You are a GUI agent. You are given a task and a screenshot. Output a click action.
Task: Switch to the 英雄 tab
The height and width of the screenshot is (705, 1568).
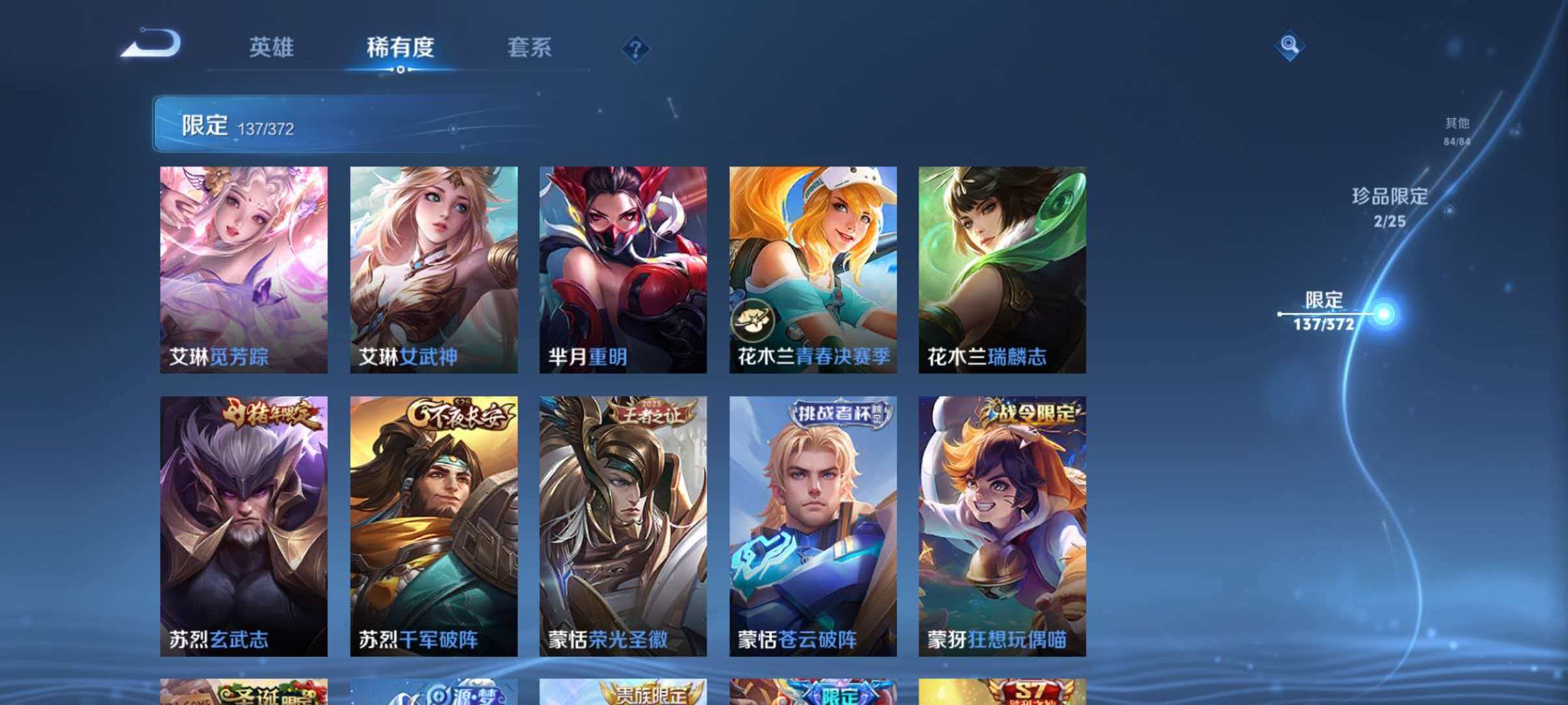coord(273,48)
